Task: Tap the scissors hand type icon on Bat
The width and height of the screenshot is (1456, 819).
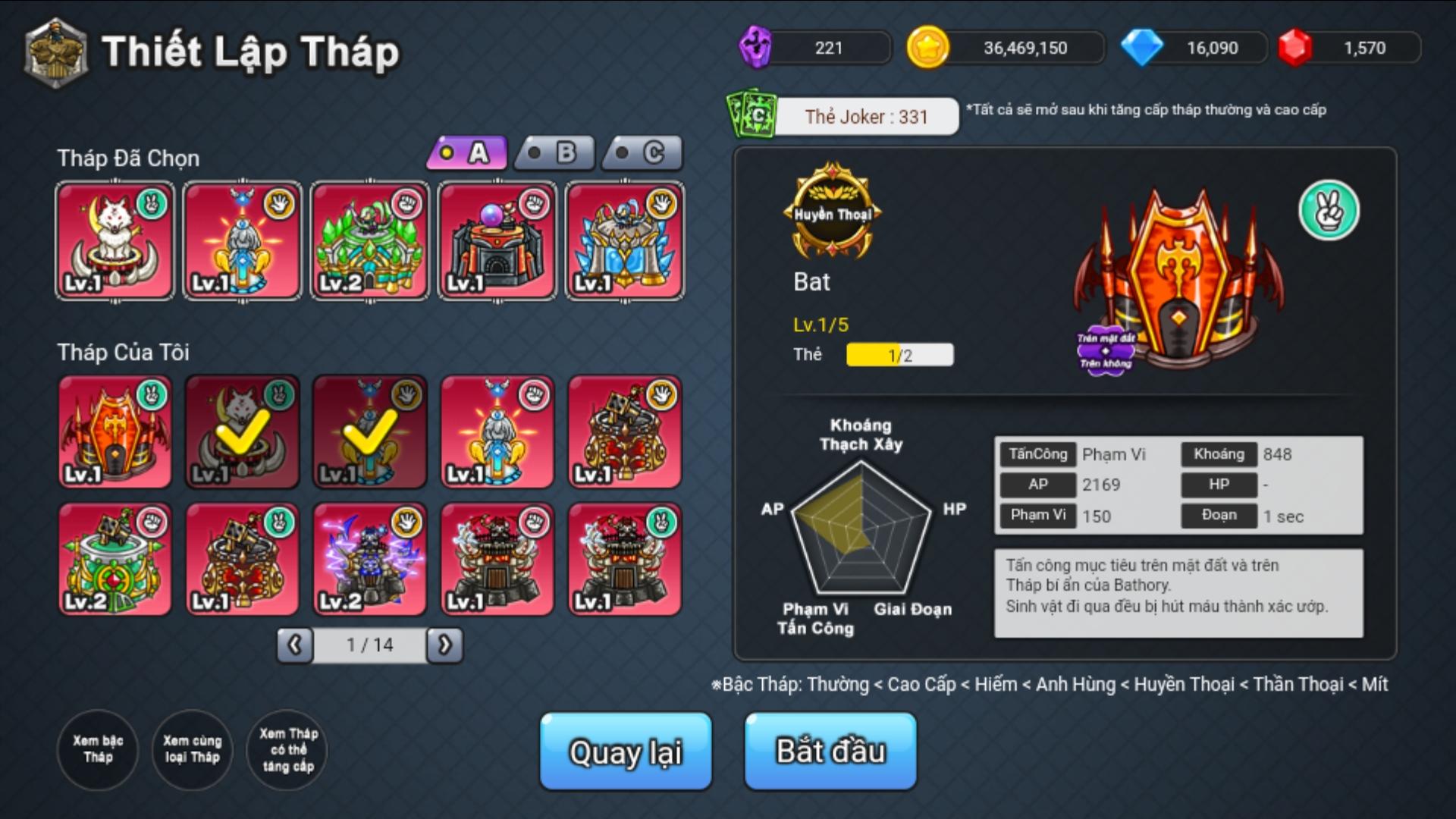Action: click(x=1329, y=211)
